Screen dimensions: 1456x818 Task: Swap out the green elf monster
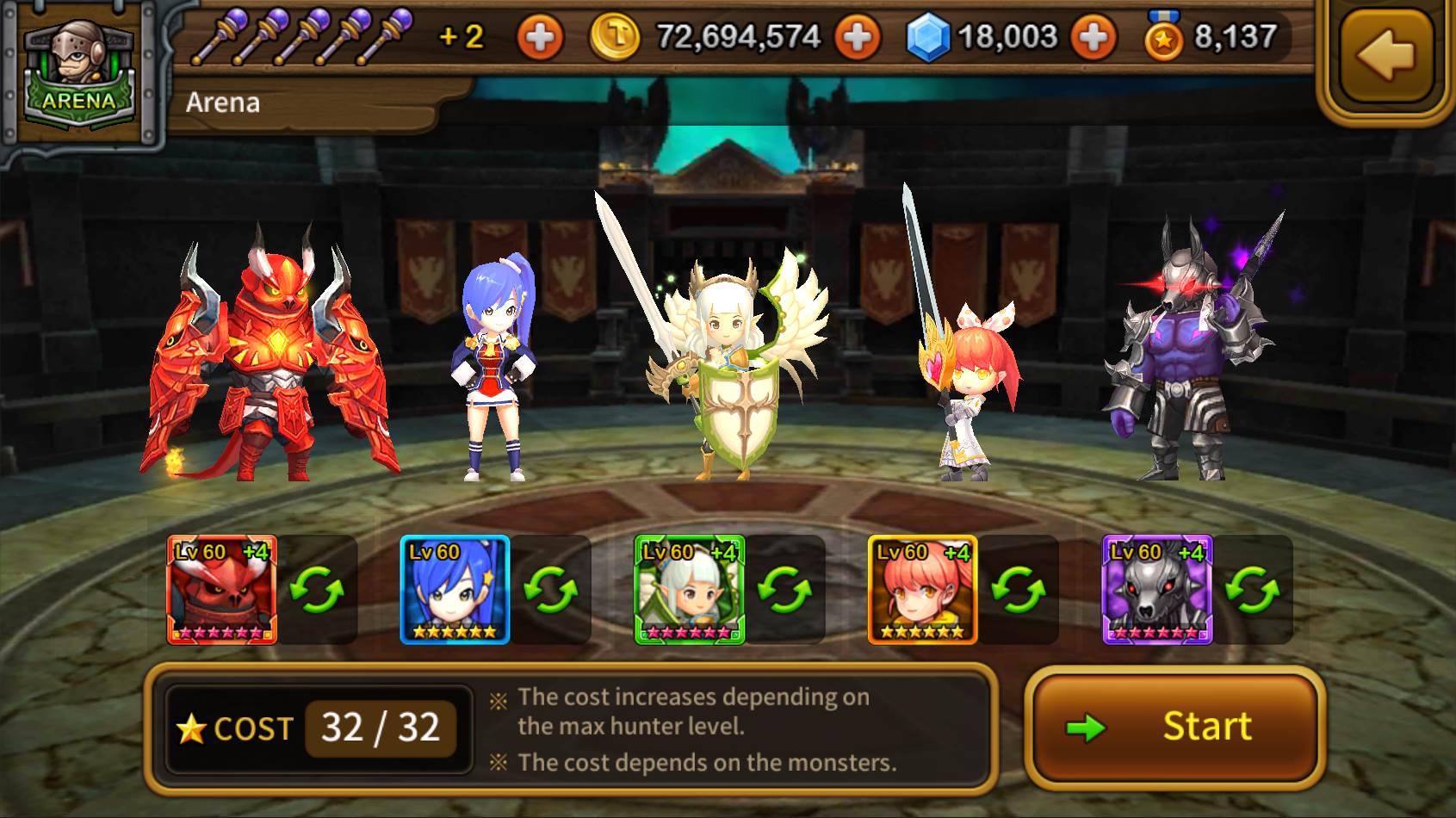pos(784,591)
